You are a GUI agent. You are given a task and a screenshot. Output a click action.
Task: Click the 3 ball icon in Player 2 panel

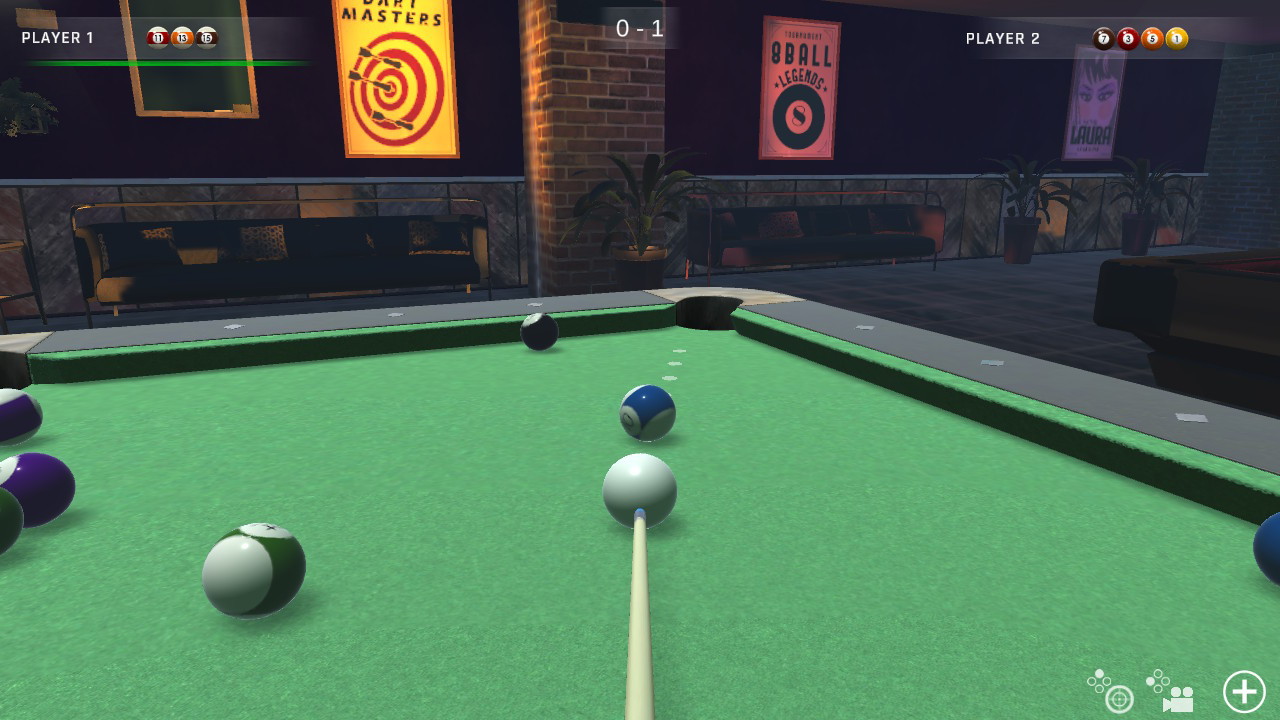click(x=1130, y=38)
